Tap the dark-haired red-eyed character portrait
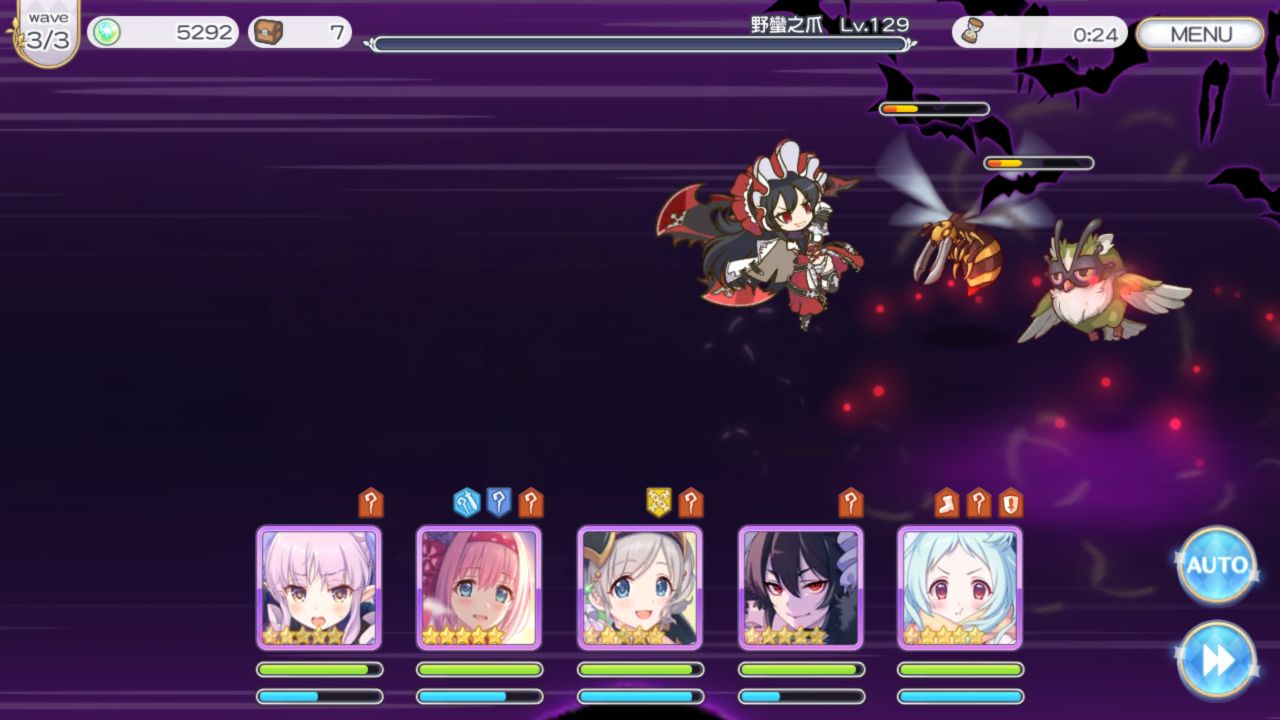This screenshot has height=720, width=1280. tap(800, 588)
